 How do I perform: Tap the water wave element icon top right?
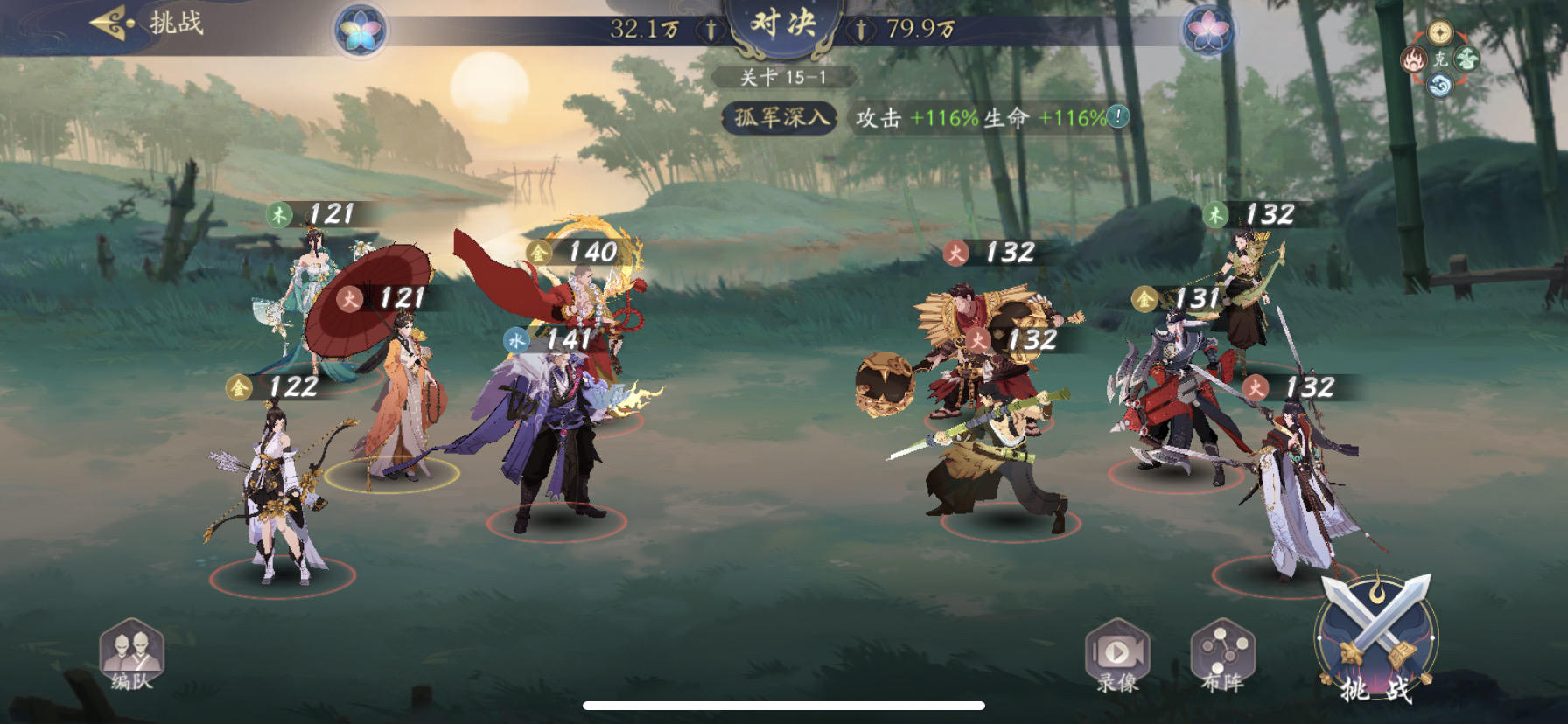[1439, 84]
